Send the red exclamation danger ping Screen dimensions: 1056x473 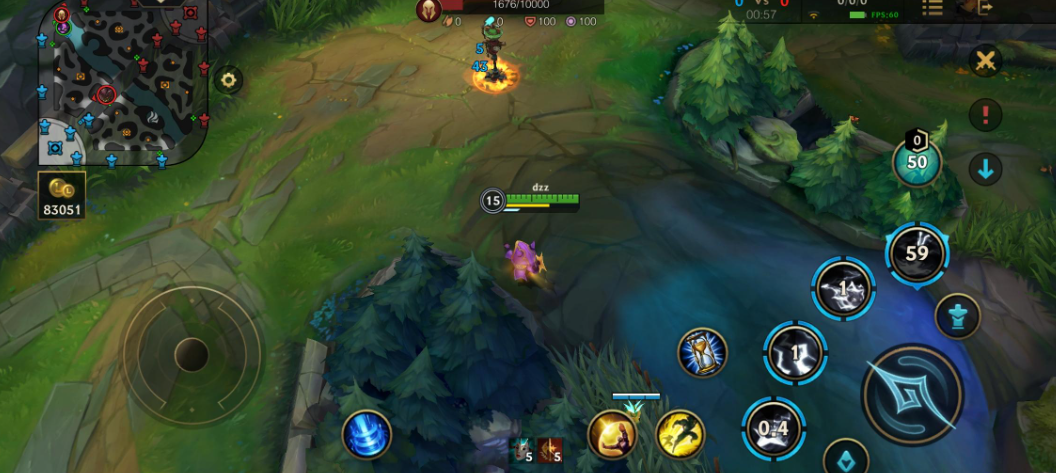tap(985, 115)
